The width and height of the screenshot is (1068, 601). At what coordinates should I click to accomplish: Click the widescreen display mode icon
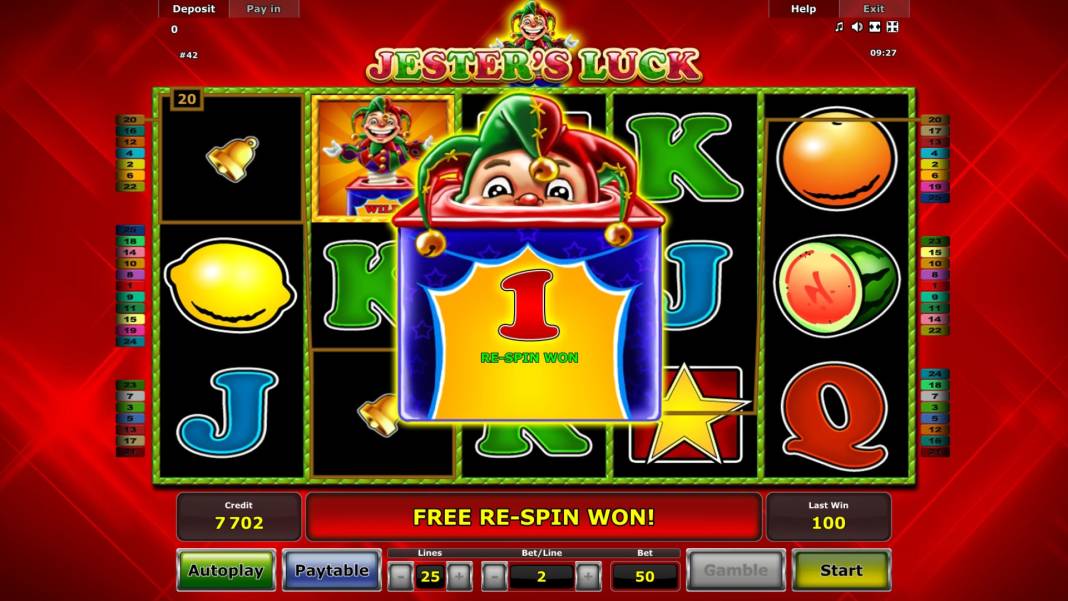pyautogui.click(x=874, y=27)
